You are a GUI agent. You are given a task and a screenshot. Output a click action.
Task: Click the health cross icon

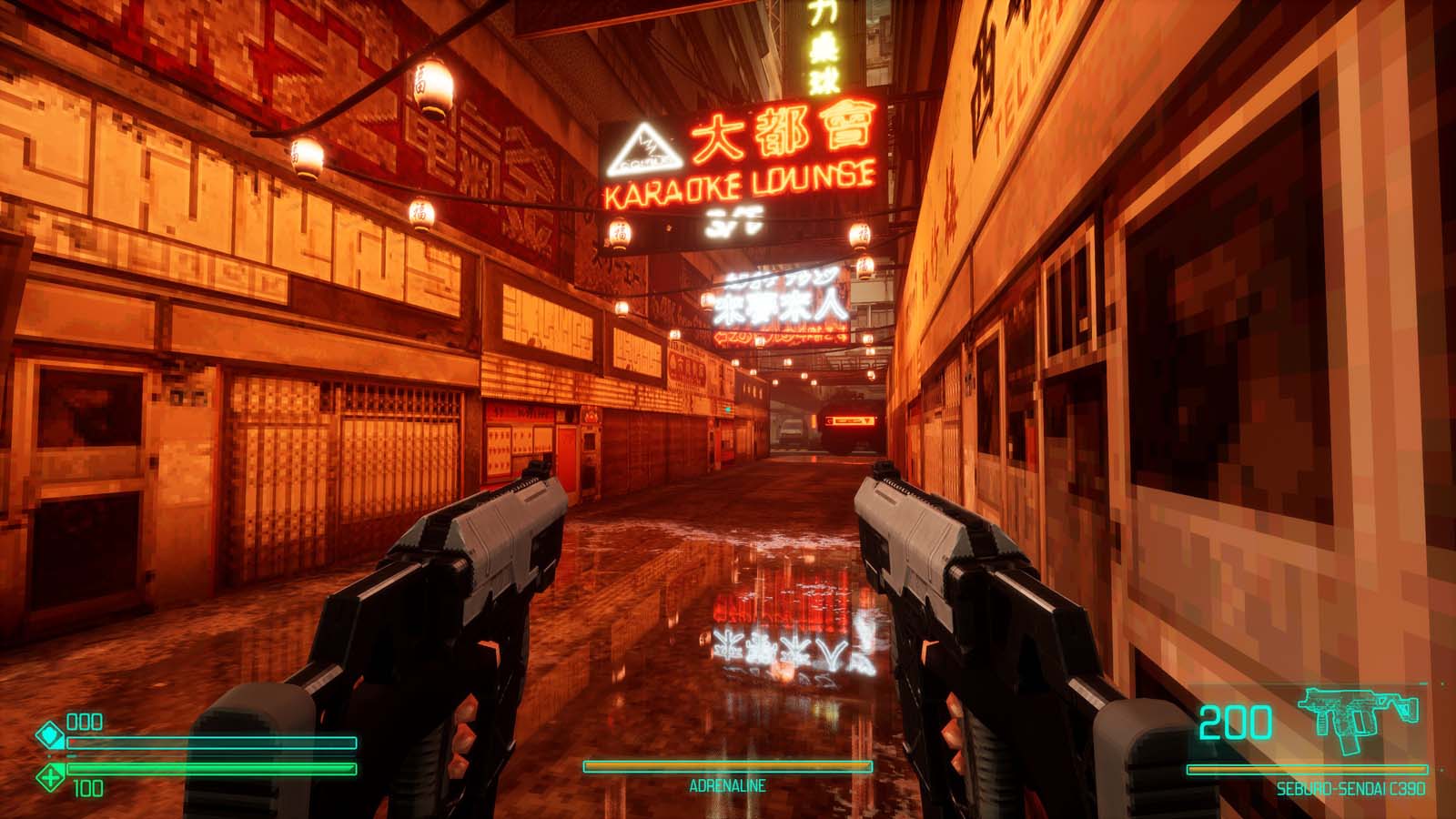click(50, 776)
